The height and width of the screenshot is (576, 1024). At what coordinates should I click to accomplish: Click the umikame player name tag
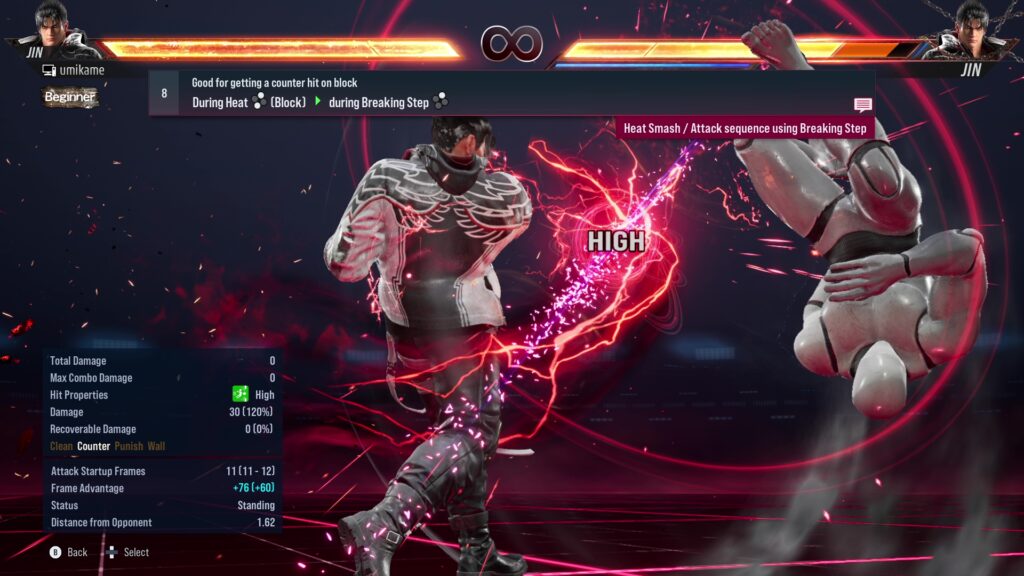pos(73,70)
